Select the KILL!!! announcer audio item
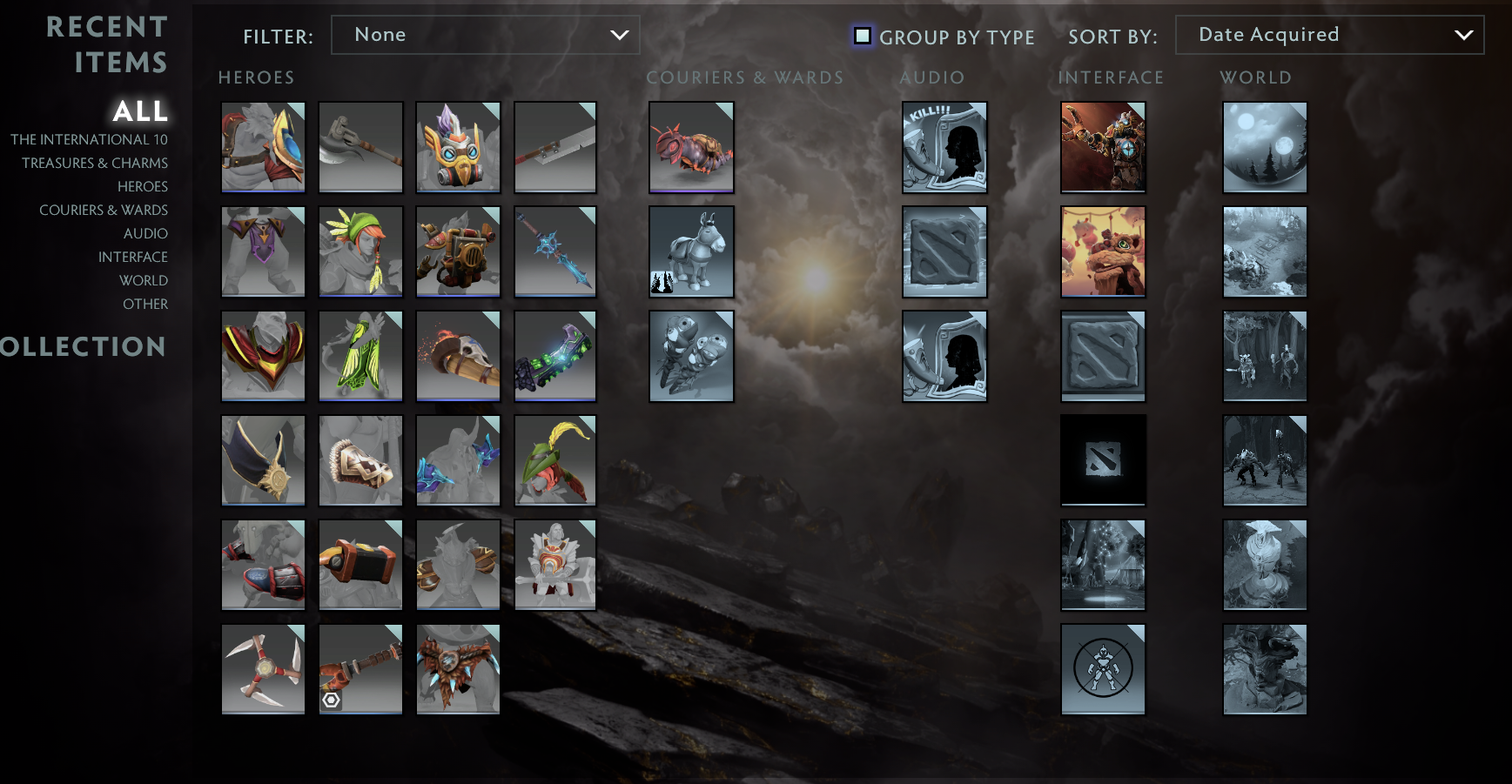 coord(944,147)
